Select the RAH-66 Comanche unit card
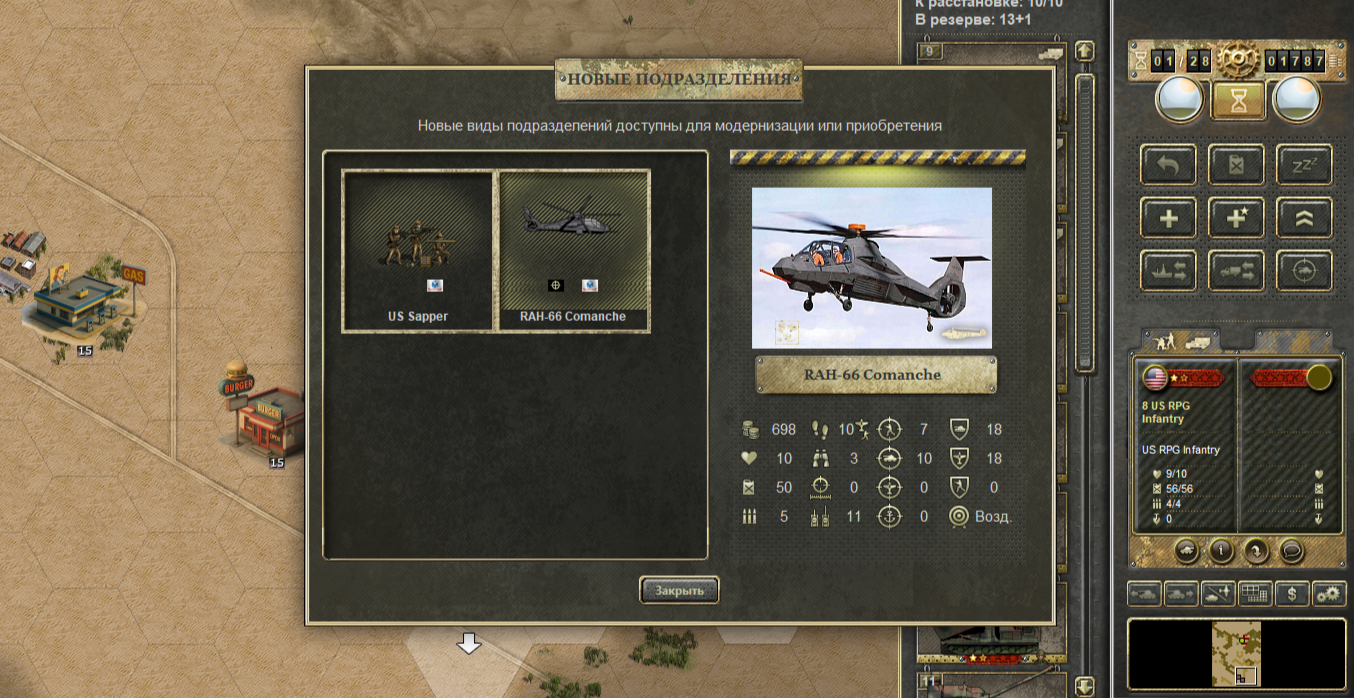Screen dimensions: 1354x698 pos(574,250)
